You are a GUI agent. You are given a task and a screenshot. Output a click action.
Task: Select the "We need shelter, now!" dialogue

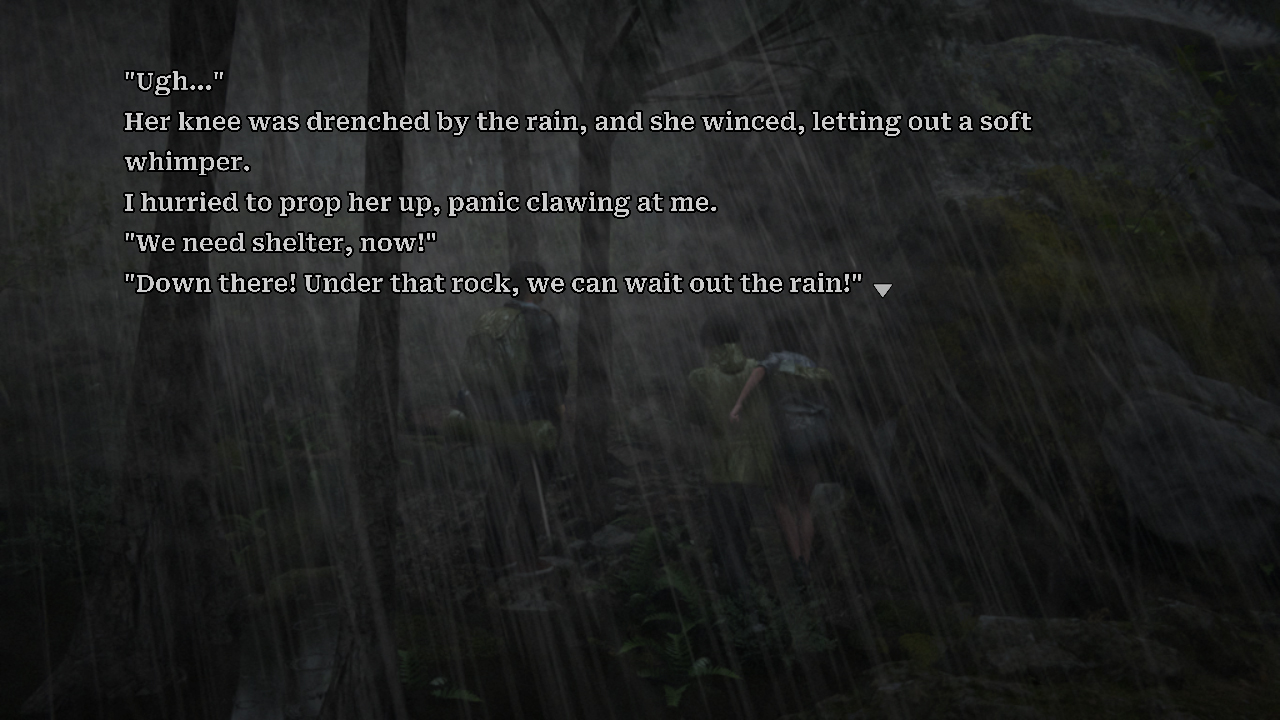click(278, 242)
